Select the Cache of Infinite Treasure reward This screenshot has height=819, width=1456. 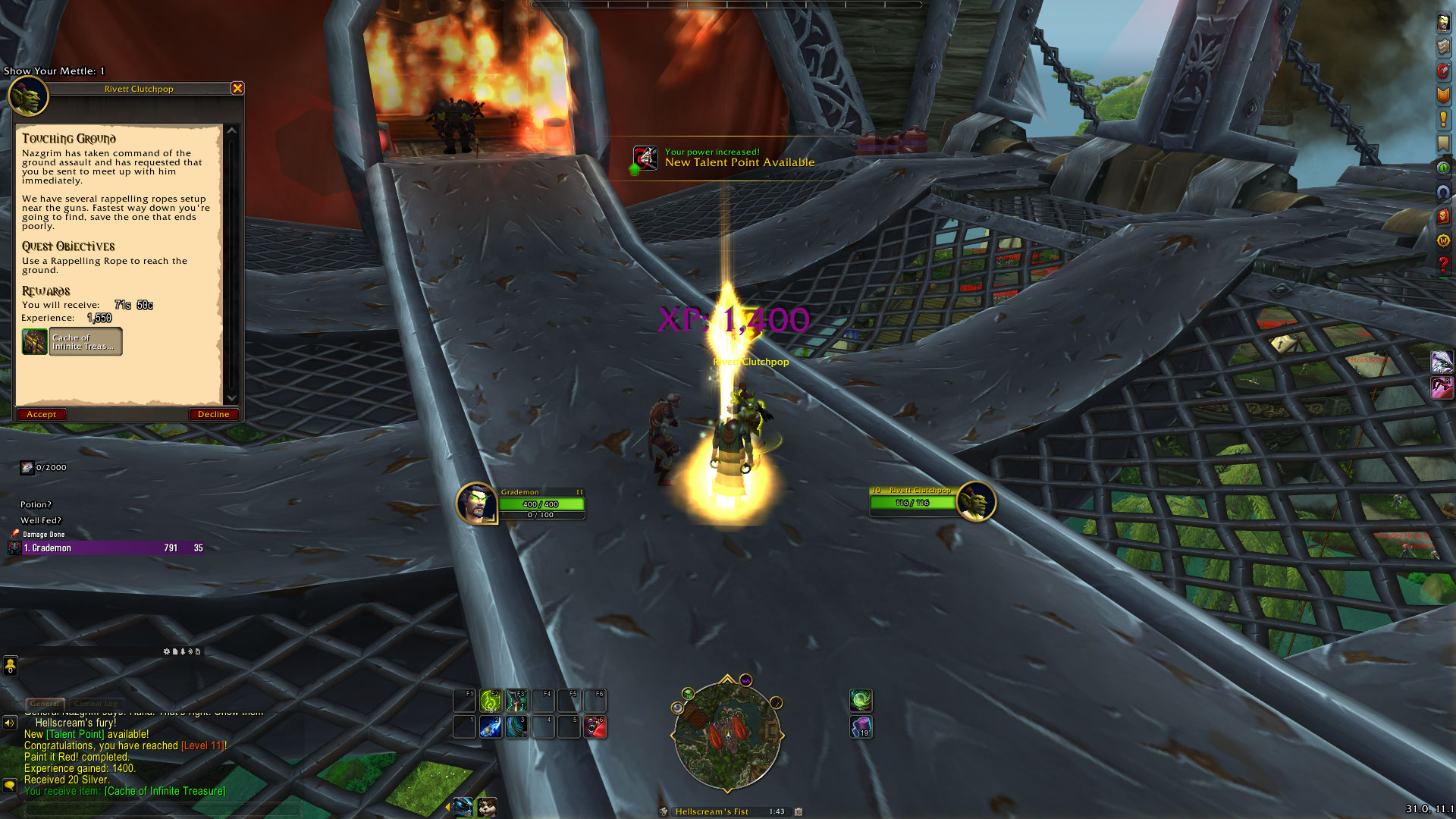click(72, 342)
